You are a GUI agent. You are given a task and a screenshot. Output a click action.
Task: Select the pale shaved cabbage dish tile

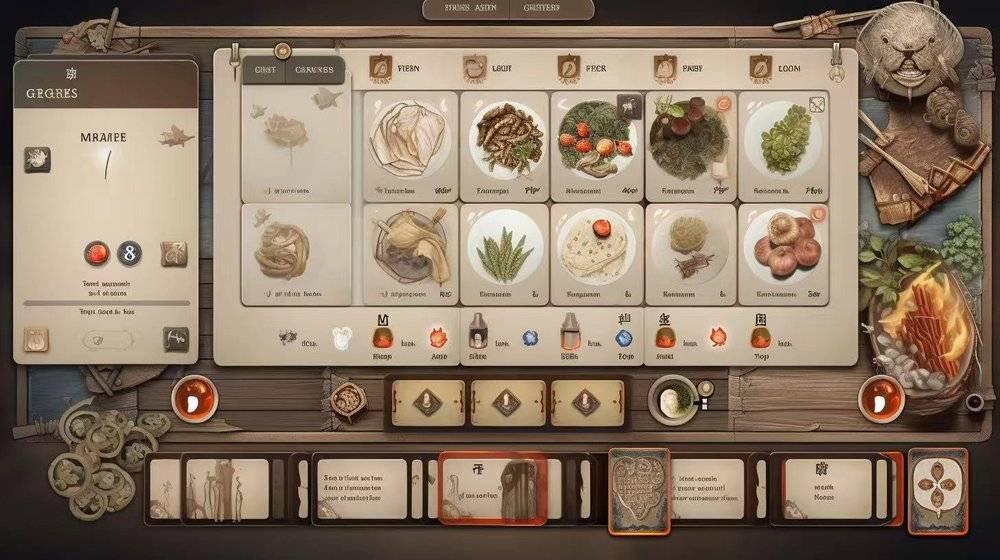tap(410, 141)
